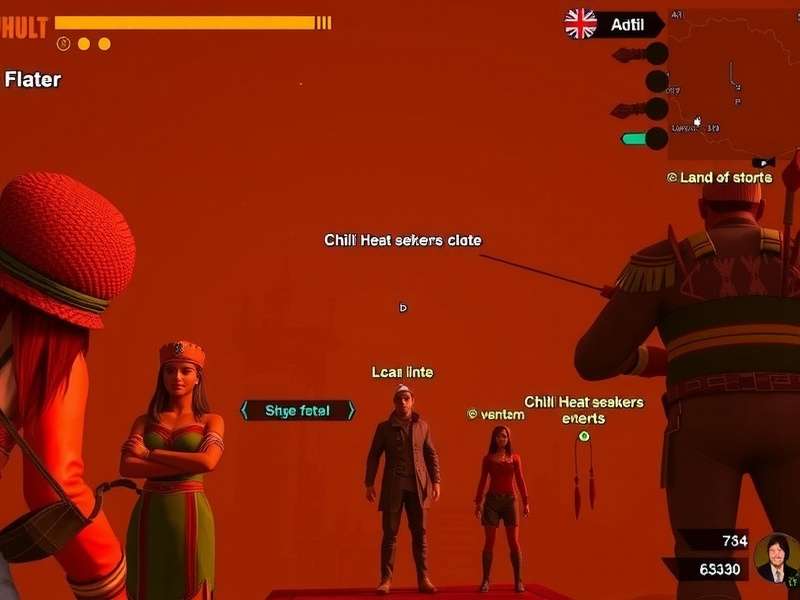Select the "Shge fetal" bracketed label
Image resolution: width=800 pixels, height=600 pixels.
pyautogui.click(x=298, y=410)
